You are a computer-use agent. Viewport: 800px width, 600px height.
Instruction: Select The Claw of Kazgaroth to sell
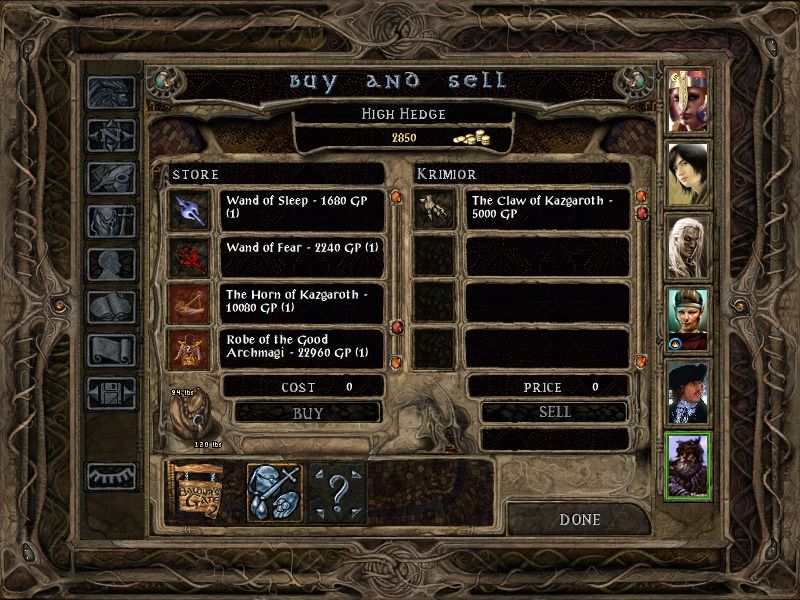(x=546, y=208)
